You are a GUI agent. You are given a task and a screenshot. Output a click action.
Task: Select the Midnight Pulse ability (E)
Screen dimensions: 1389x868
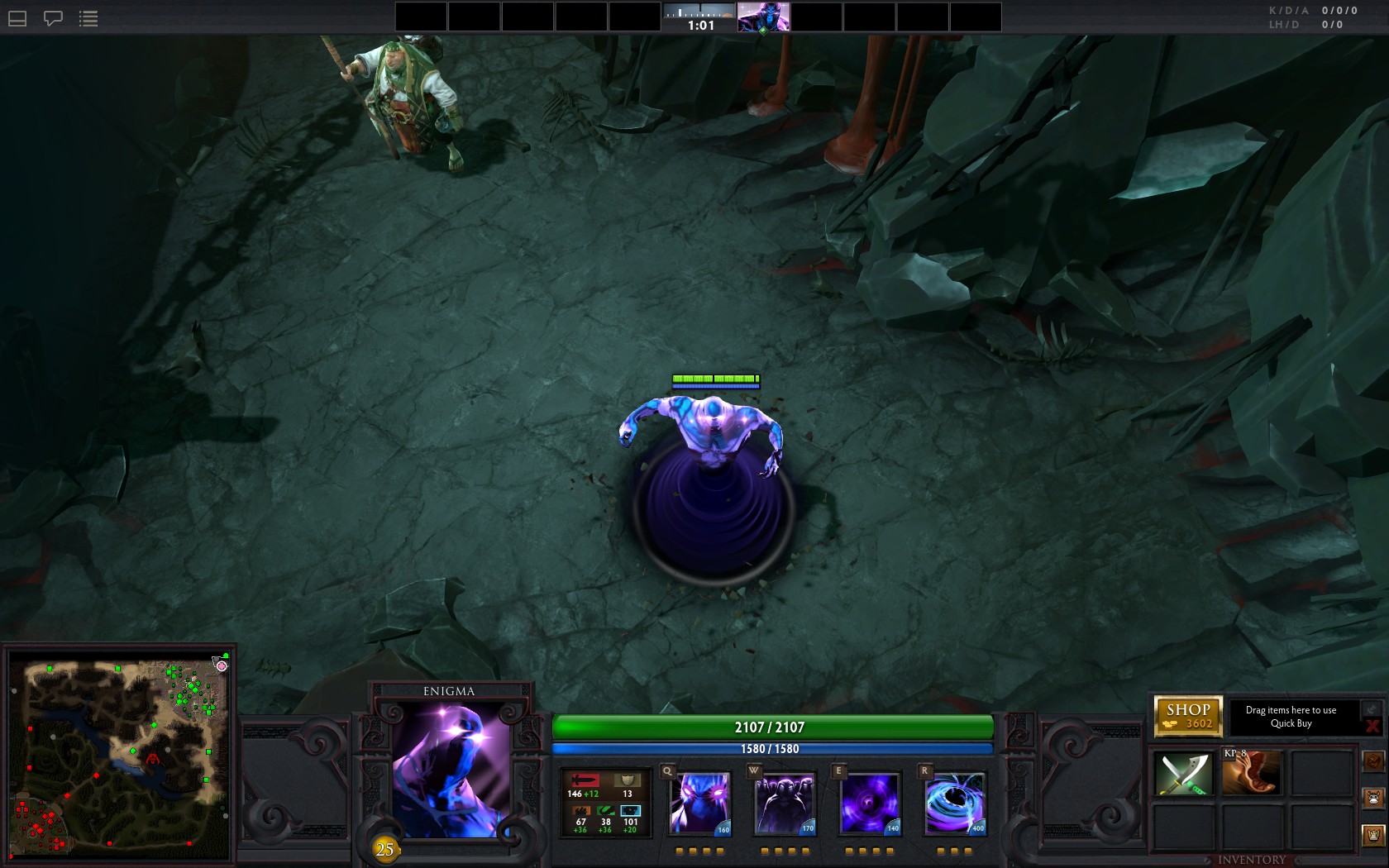[869, 802]
